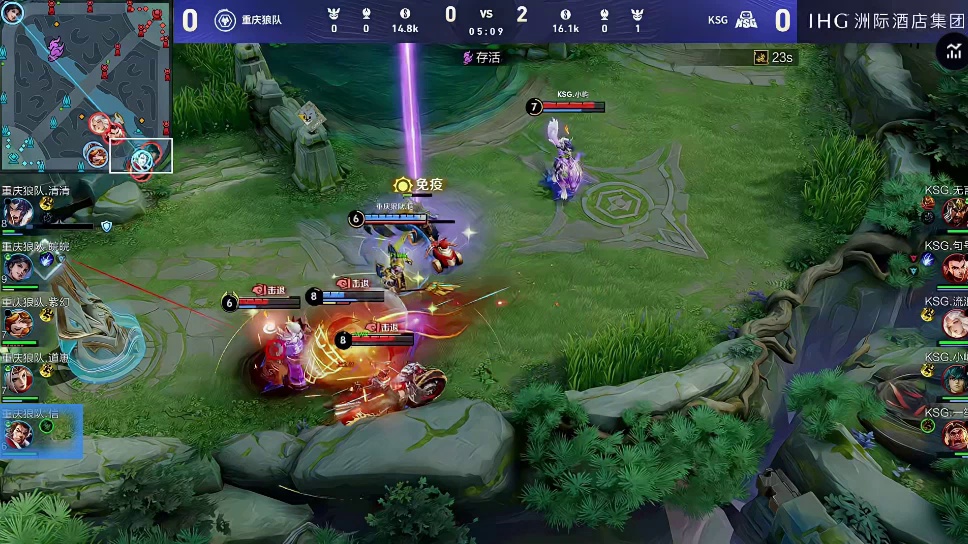The width and height of the screenshot is (968, 544).
Task: Click the 重庆狼队 team logo
Action: tap(226, 20)
